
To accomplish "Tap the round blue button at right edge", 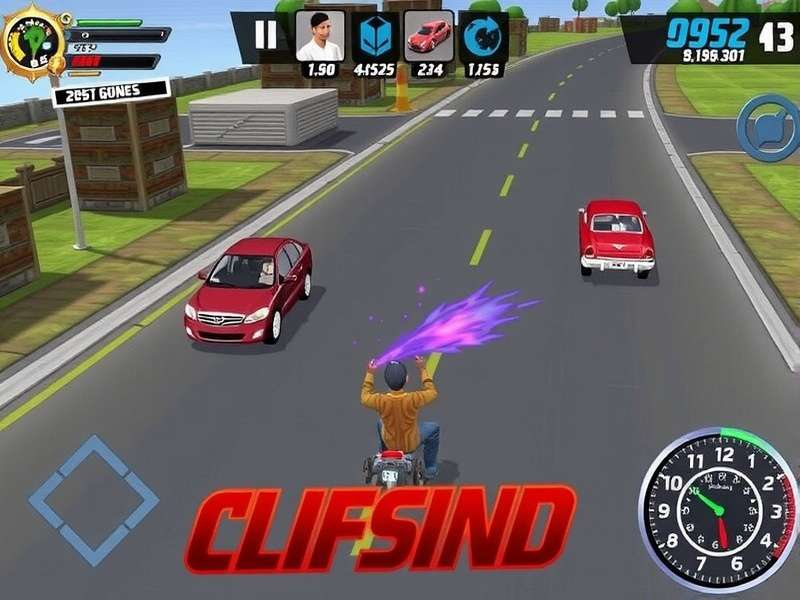I will (767, 127).
